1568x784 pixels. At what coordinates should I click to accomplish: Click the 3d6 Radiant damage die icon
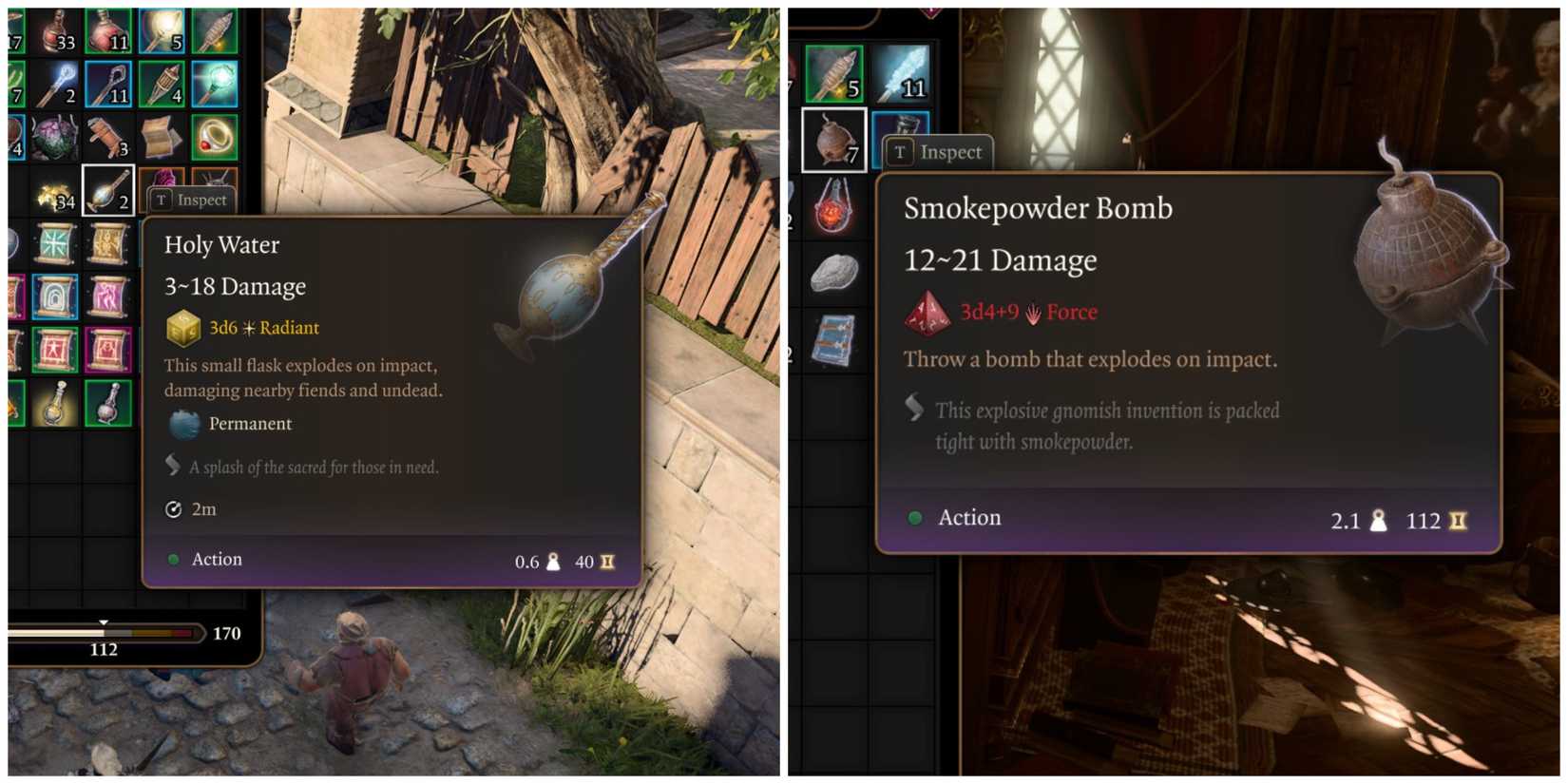[x=182, y=327]
